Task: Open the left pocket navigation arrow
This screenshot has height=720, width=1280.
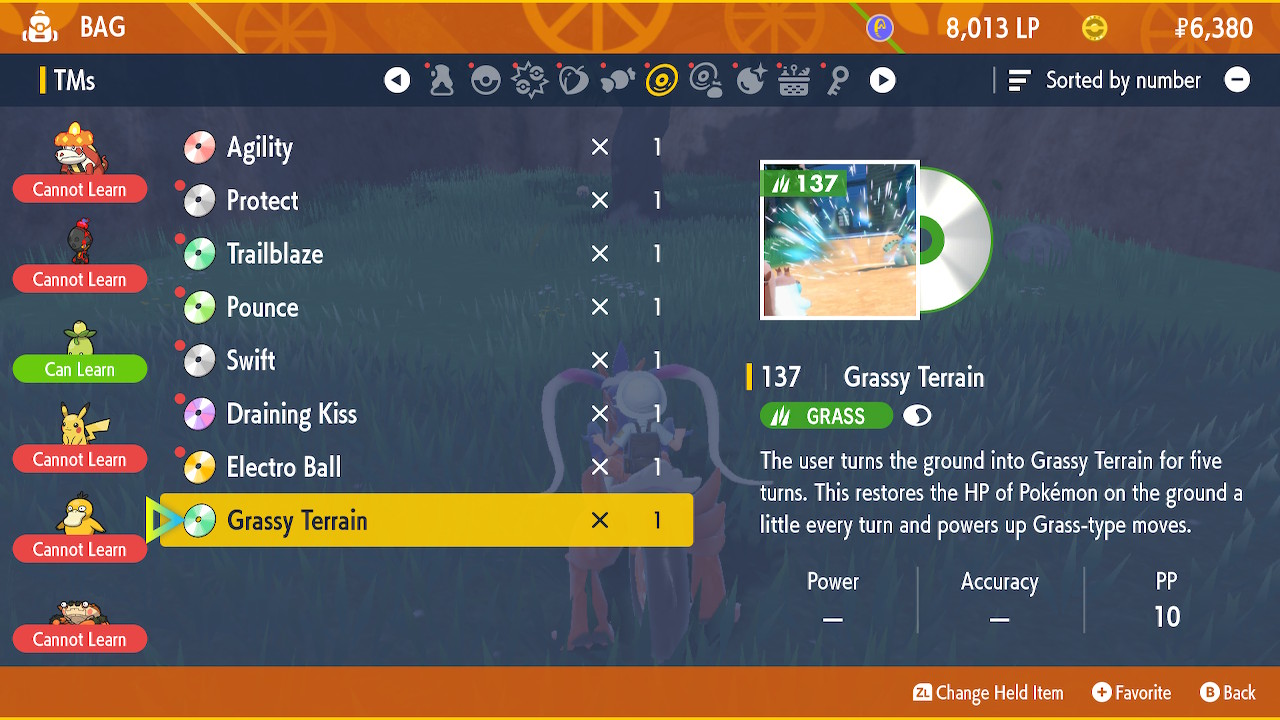Action: click(397, 79)
